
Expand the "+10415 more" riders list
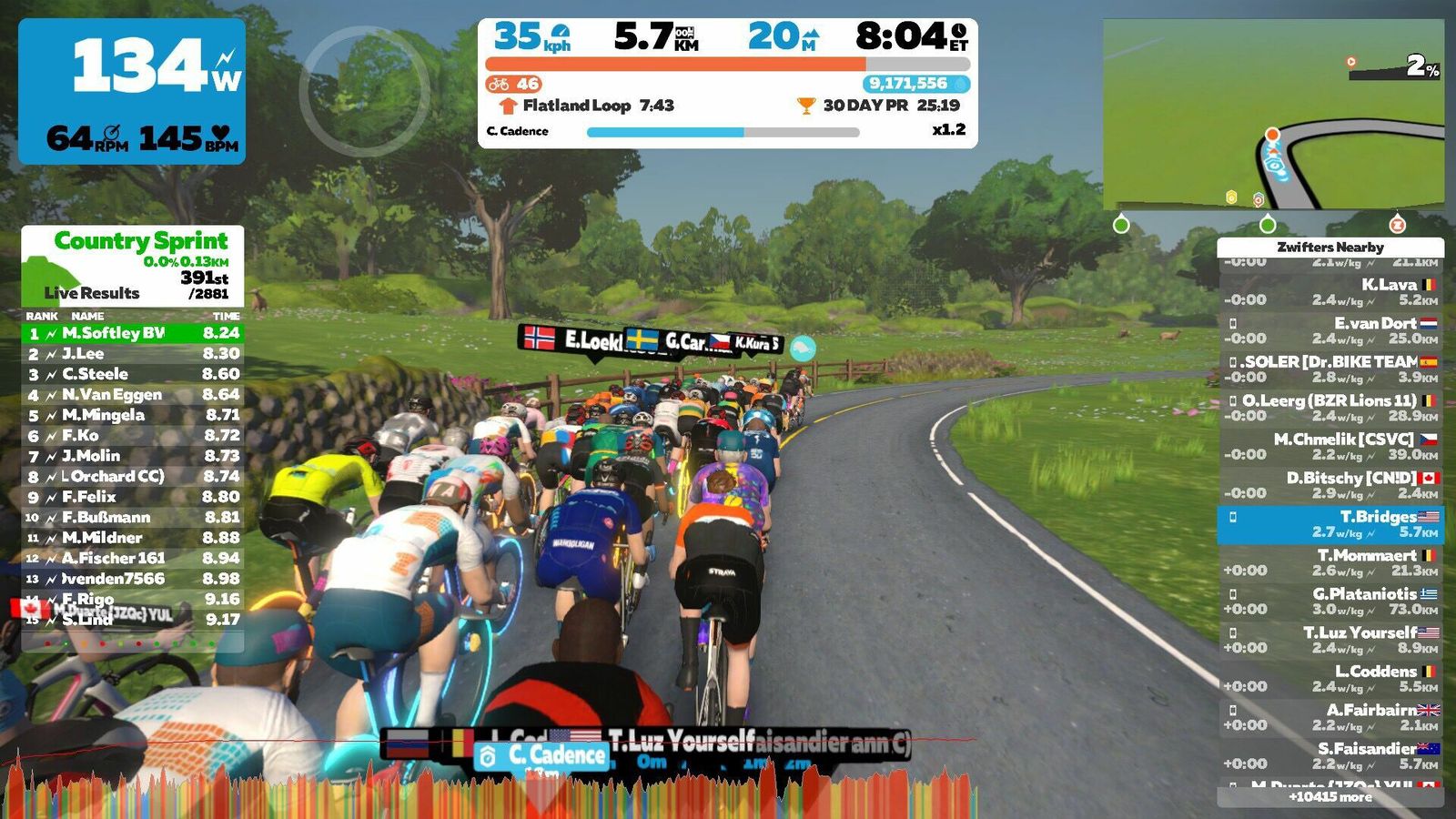(1330, 797)
